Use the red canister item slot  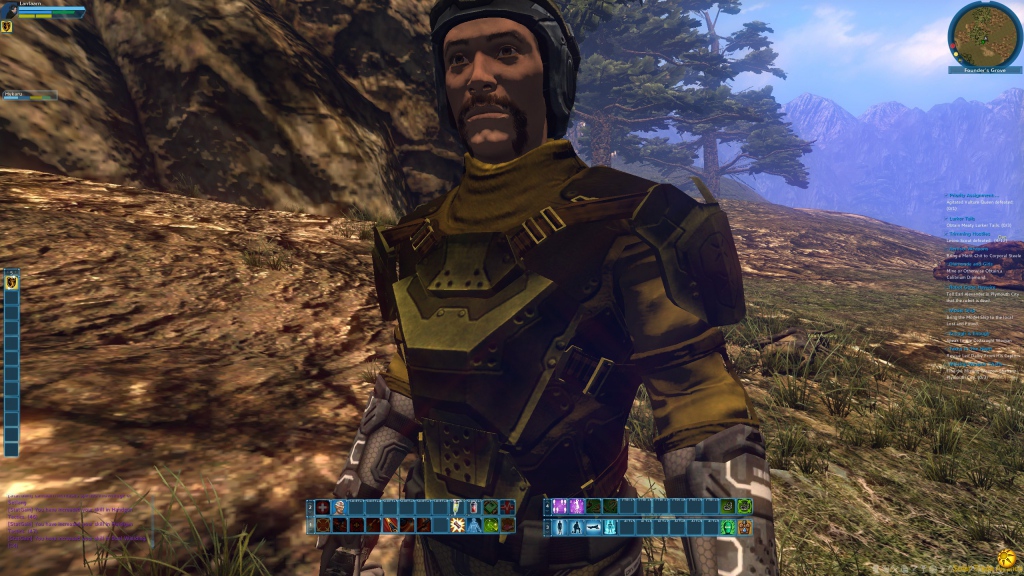point(474,507)
